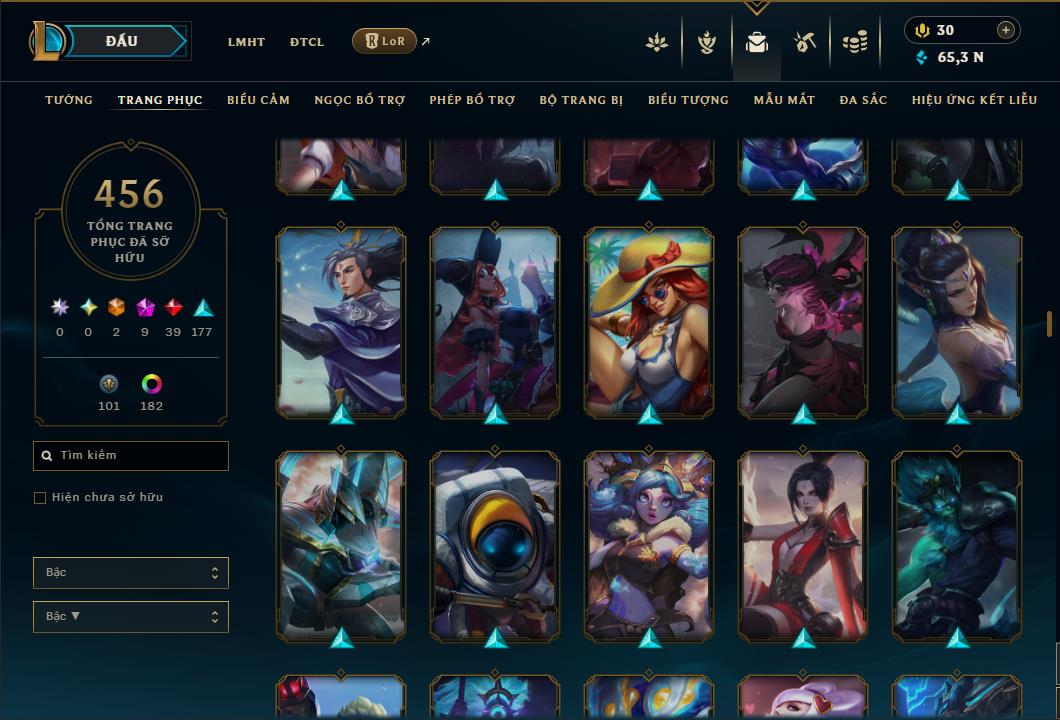This screenshot has width=1060, height=720.
Task: Launch the LoR link button
Action: coord(384,41)
